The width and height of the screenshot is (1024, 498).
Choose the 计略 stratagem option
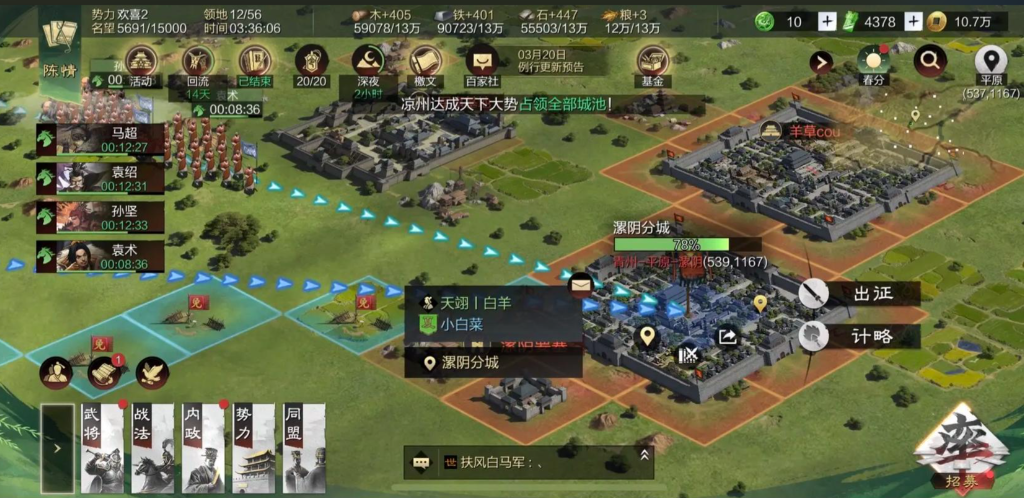coord(858,336)
